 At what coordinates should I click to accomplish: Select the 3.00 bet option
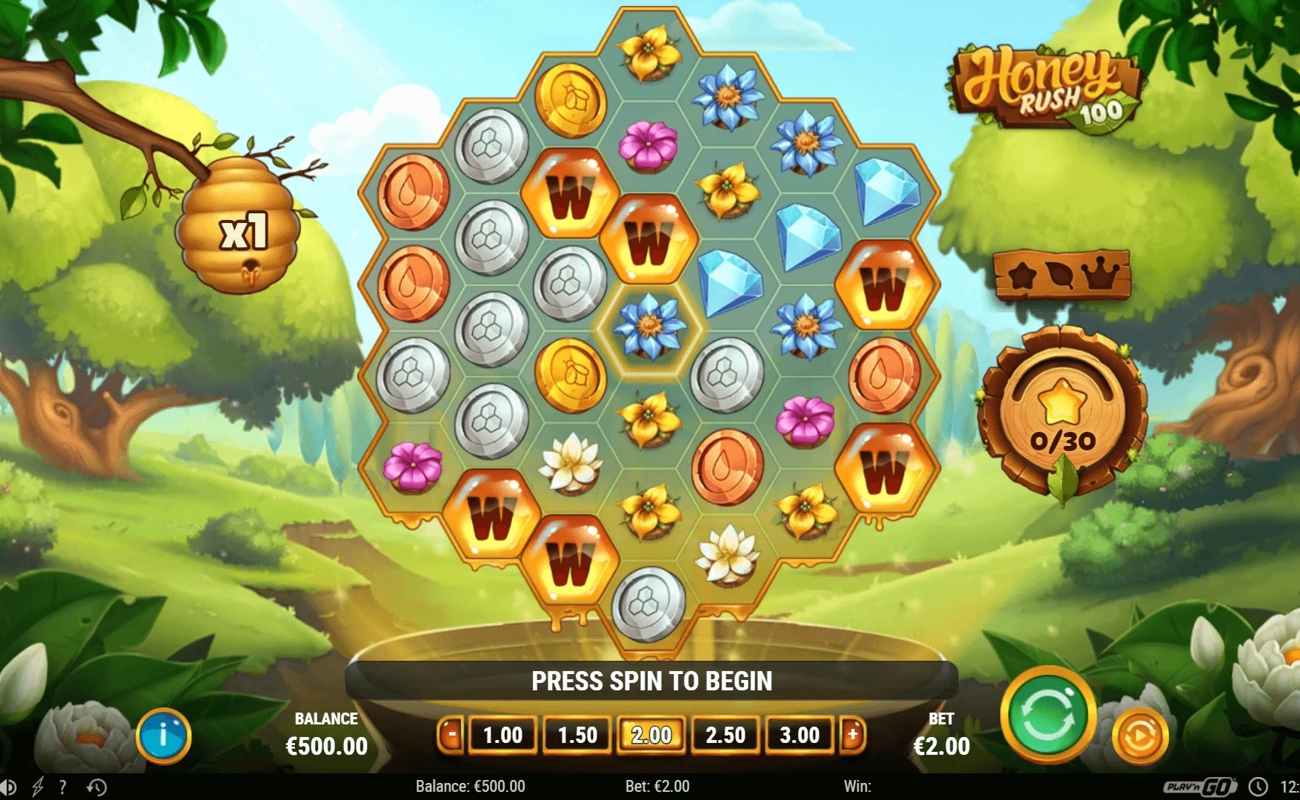(799, 734)
